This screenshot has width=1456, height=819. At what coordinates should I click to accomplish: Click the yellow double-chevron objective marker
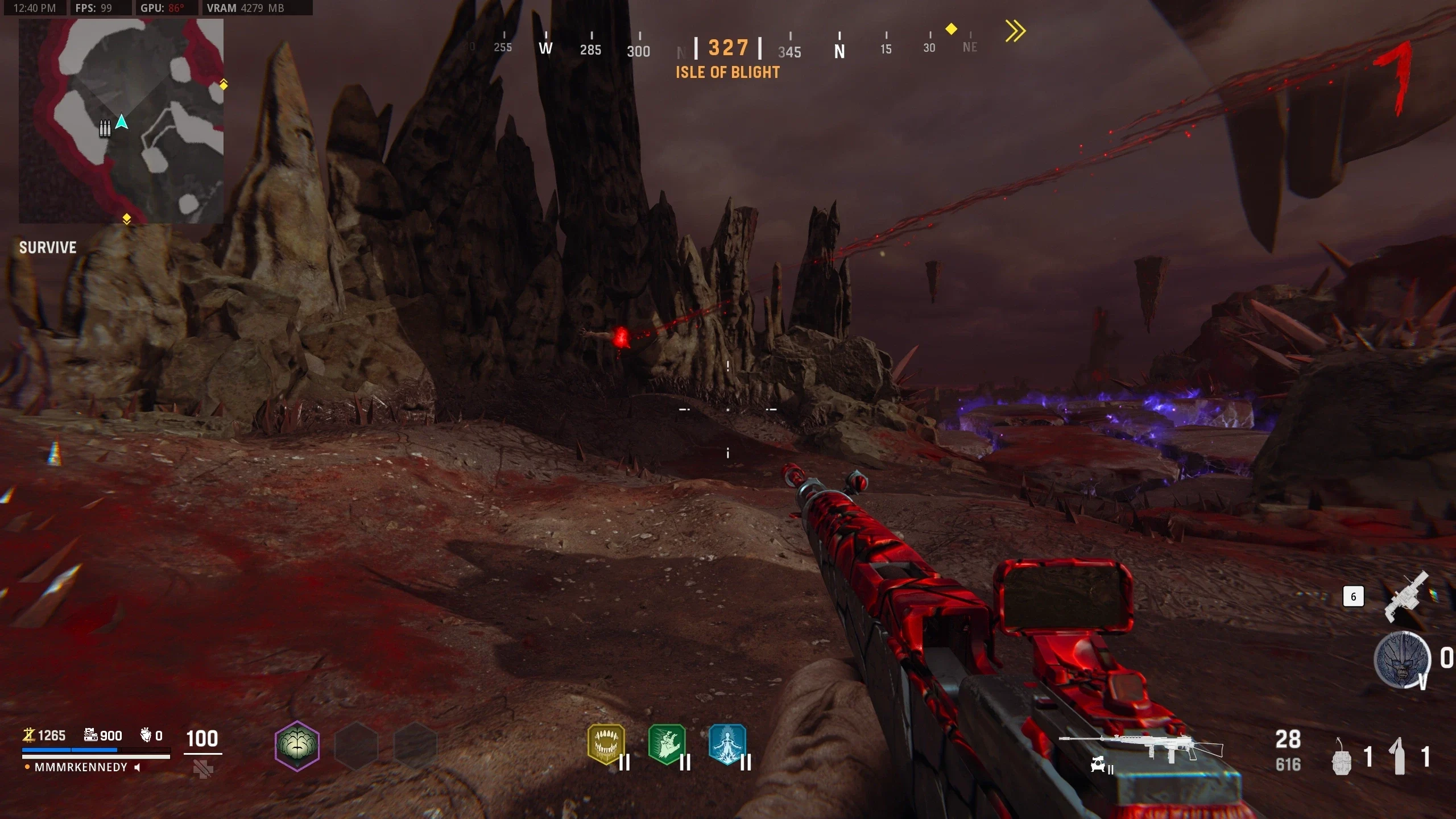(1015, 31)
